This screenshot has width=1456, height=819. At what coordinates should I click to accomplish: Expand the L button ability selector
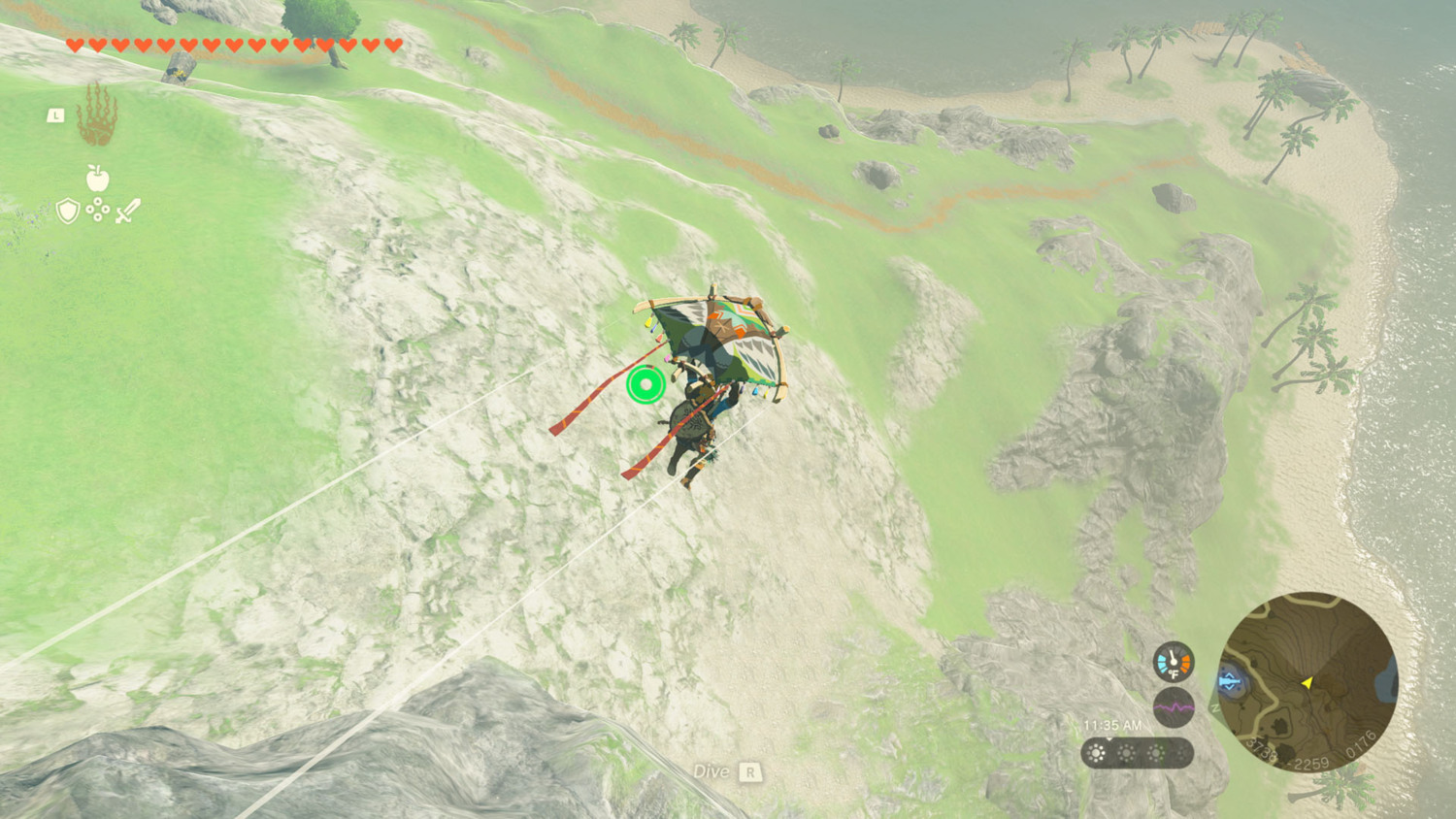click(x=55, y=115)
